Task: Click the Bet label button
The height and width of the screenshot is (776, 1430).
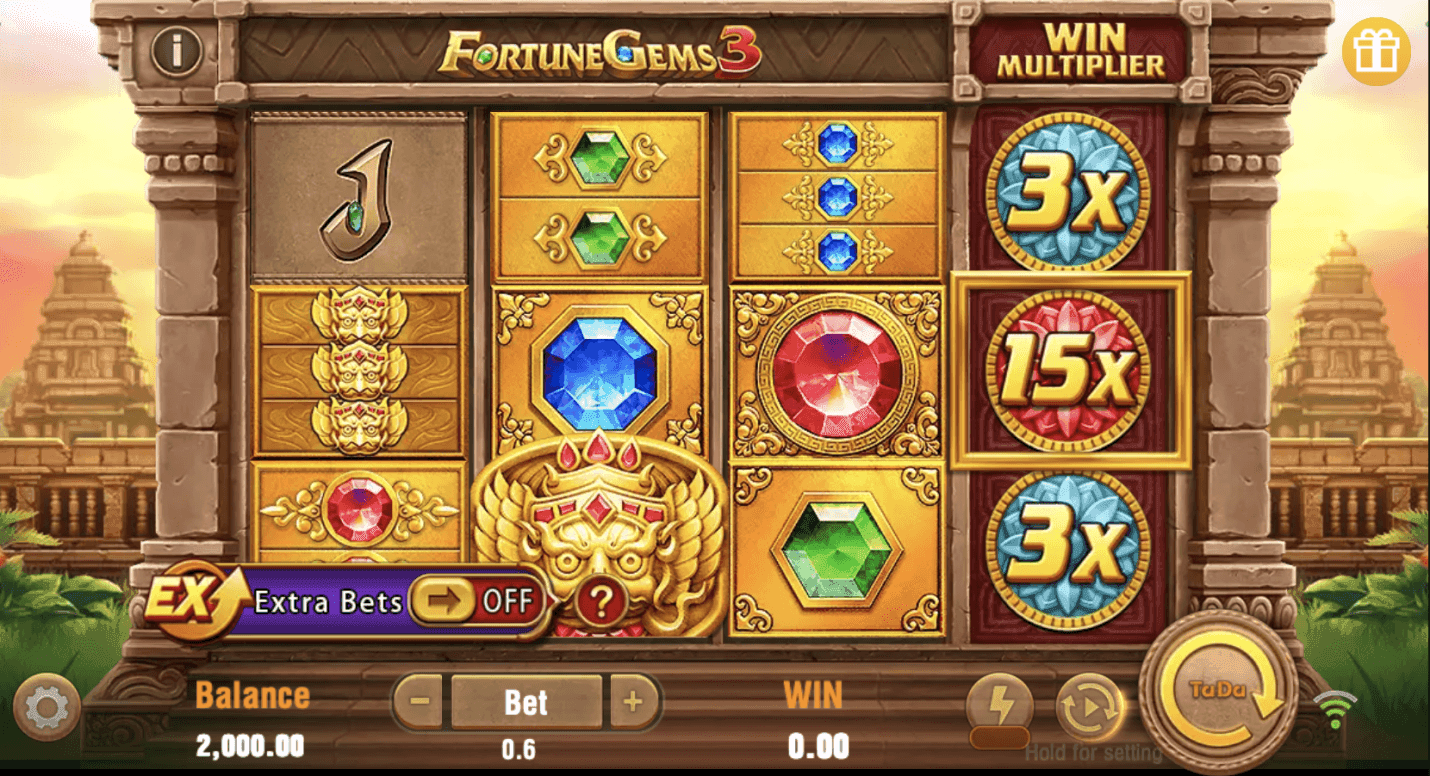Action: pyautogui.click(x=529, y=703)
